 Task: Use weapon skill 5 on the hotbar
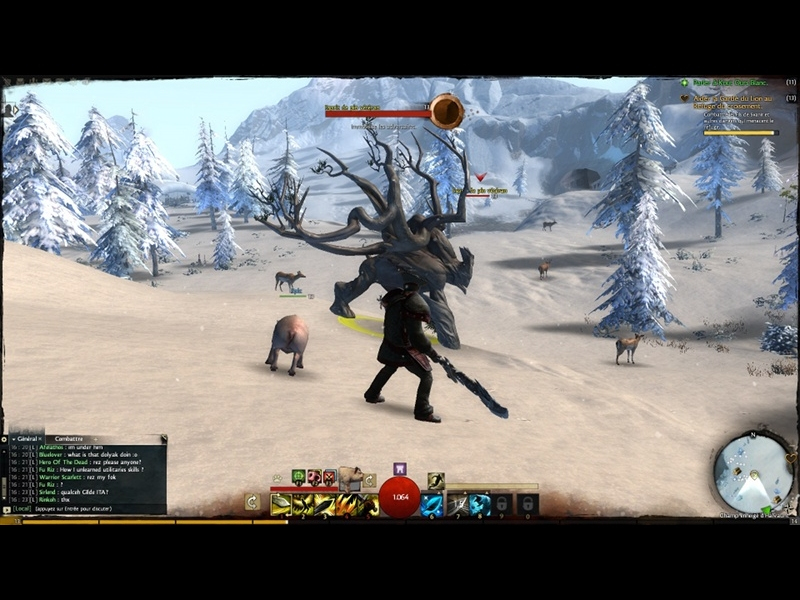(x=368, y=505)
